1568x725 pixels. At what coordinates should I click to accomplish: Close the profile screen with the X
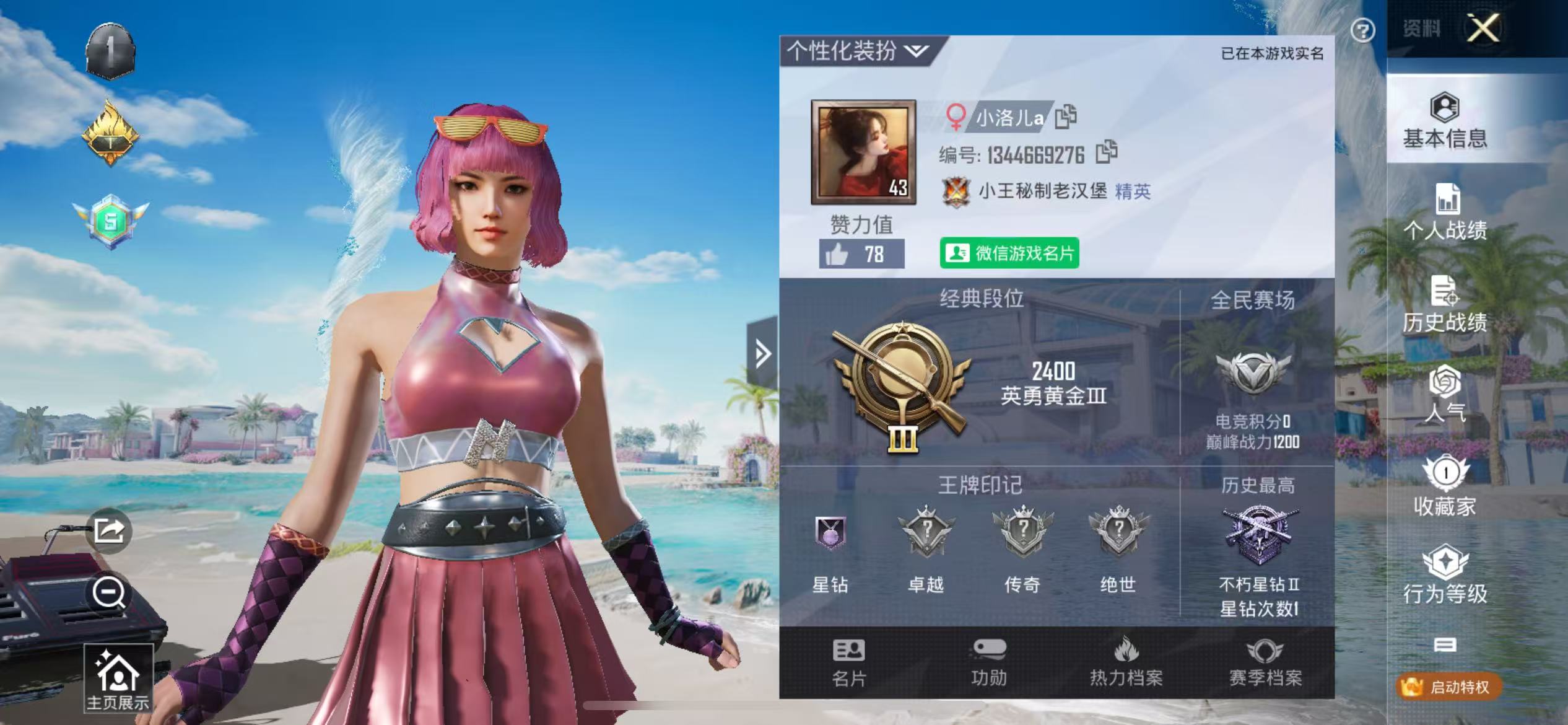click(1483, 28)
